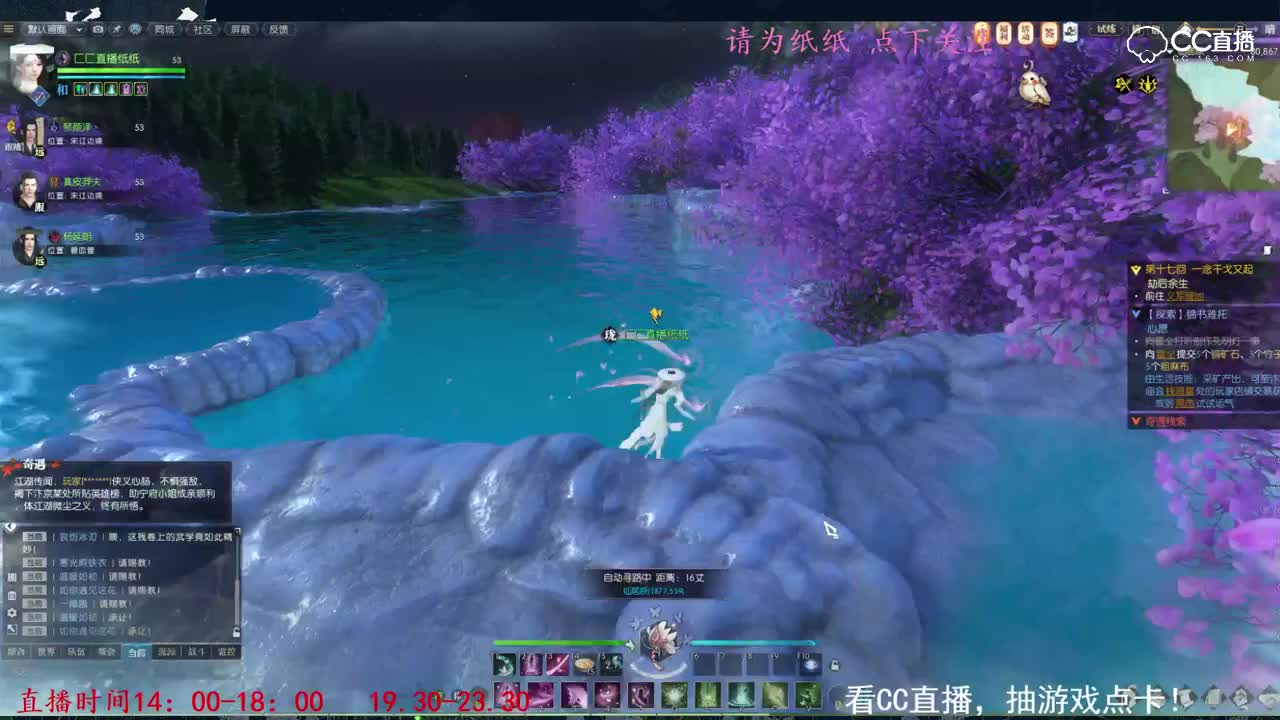The width and height of the screenshot is (1280, 720).
Task: Collapse the 奇遇线索 tracker section
Action: click(x=1136, y=419)
